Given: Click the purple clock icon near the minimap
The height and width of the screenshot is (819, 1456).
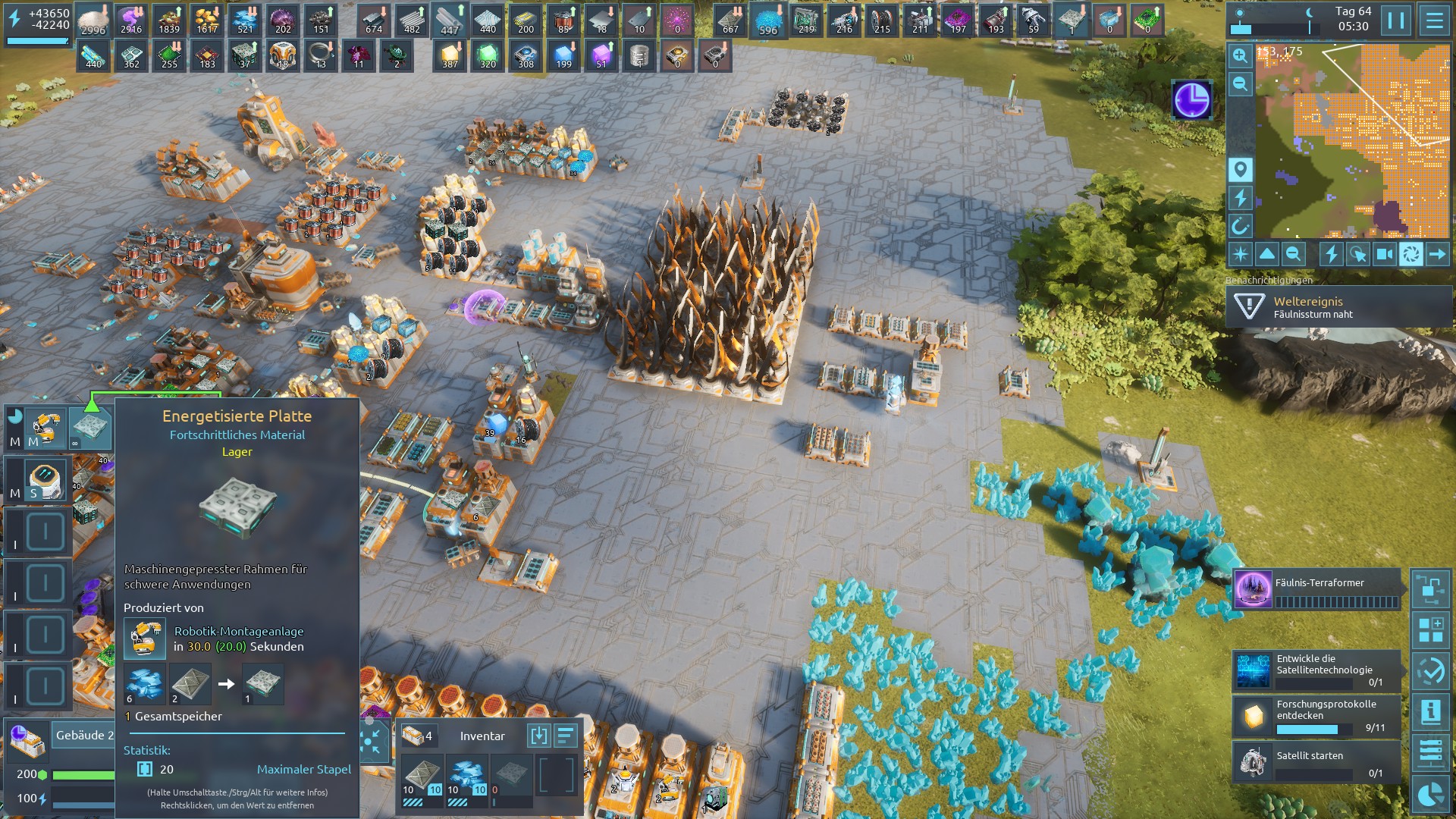Looking at the screenshot, I should click(x=1191, y=100).
